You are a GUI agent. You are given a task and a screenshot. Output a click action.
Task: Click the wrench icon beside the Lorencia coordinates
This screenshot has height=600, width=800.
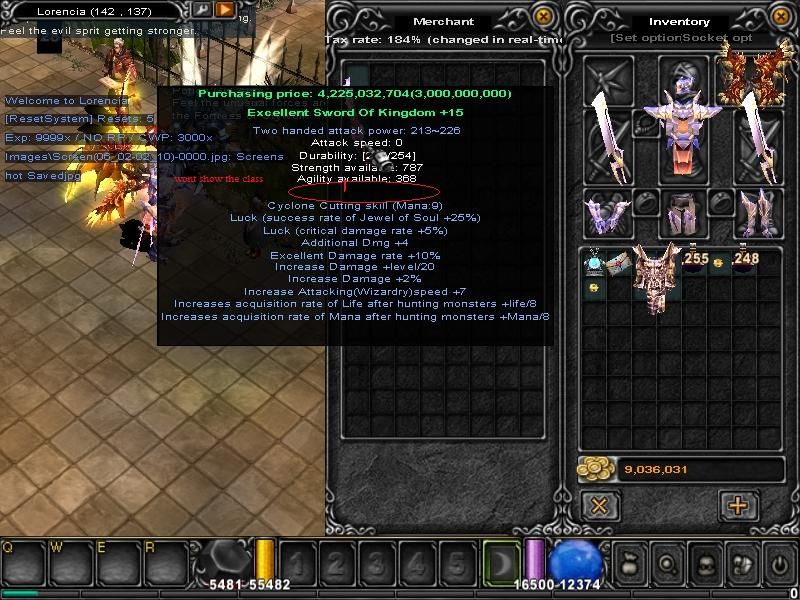pyautogui.click(x=201, y=10)
